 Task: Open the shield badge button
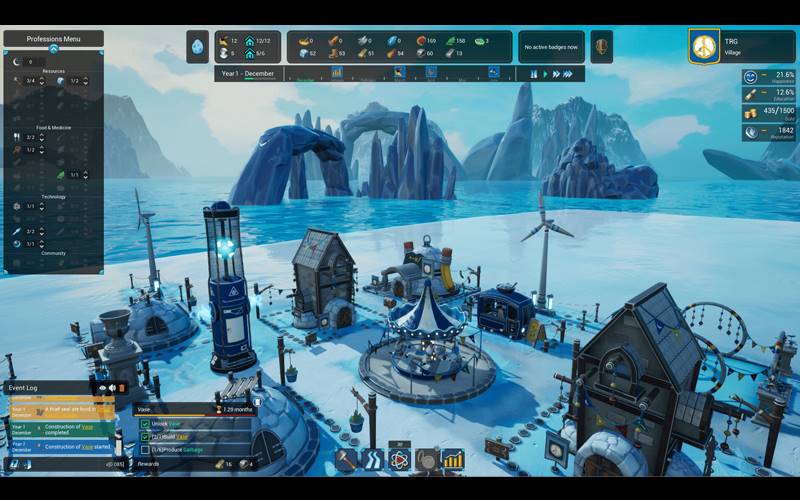[x=601, y=46]
